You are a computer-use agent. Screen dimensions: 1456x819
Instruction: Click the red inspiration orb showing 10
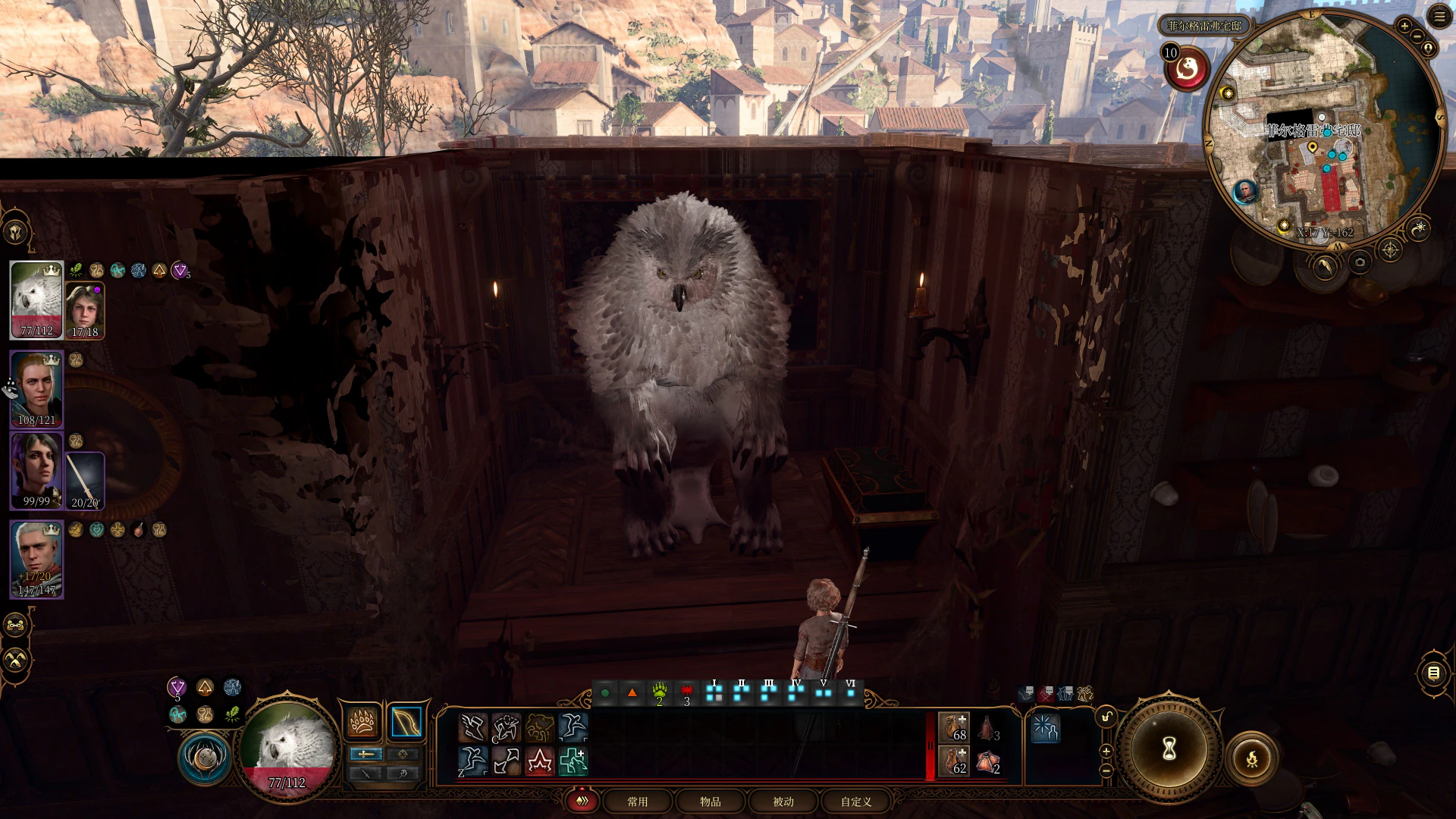1187,70
